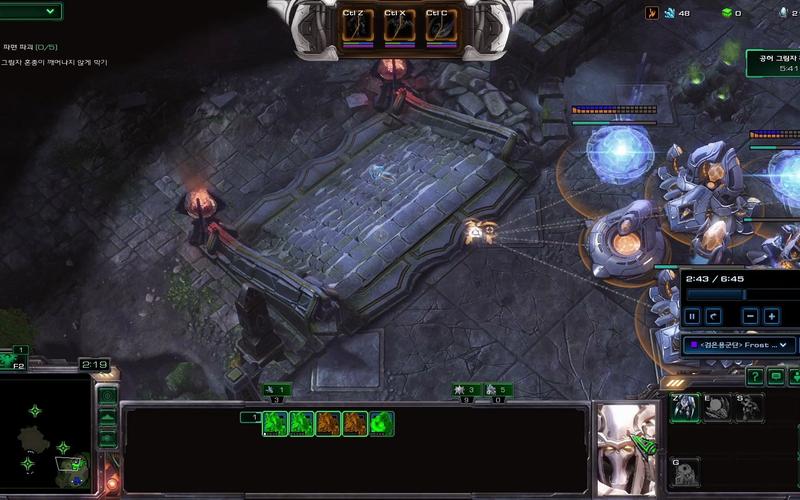Activate the Ctrl X top-bar ability

pyautogui.click(x=399, y=27)
